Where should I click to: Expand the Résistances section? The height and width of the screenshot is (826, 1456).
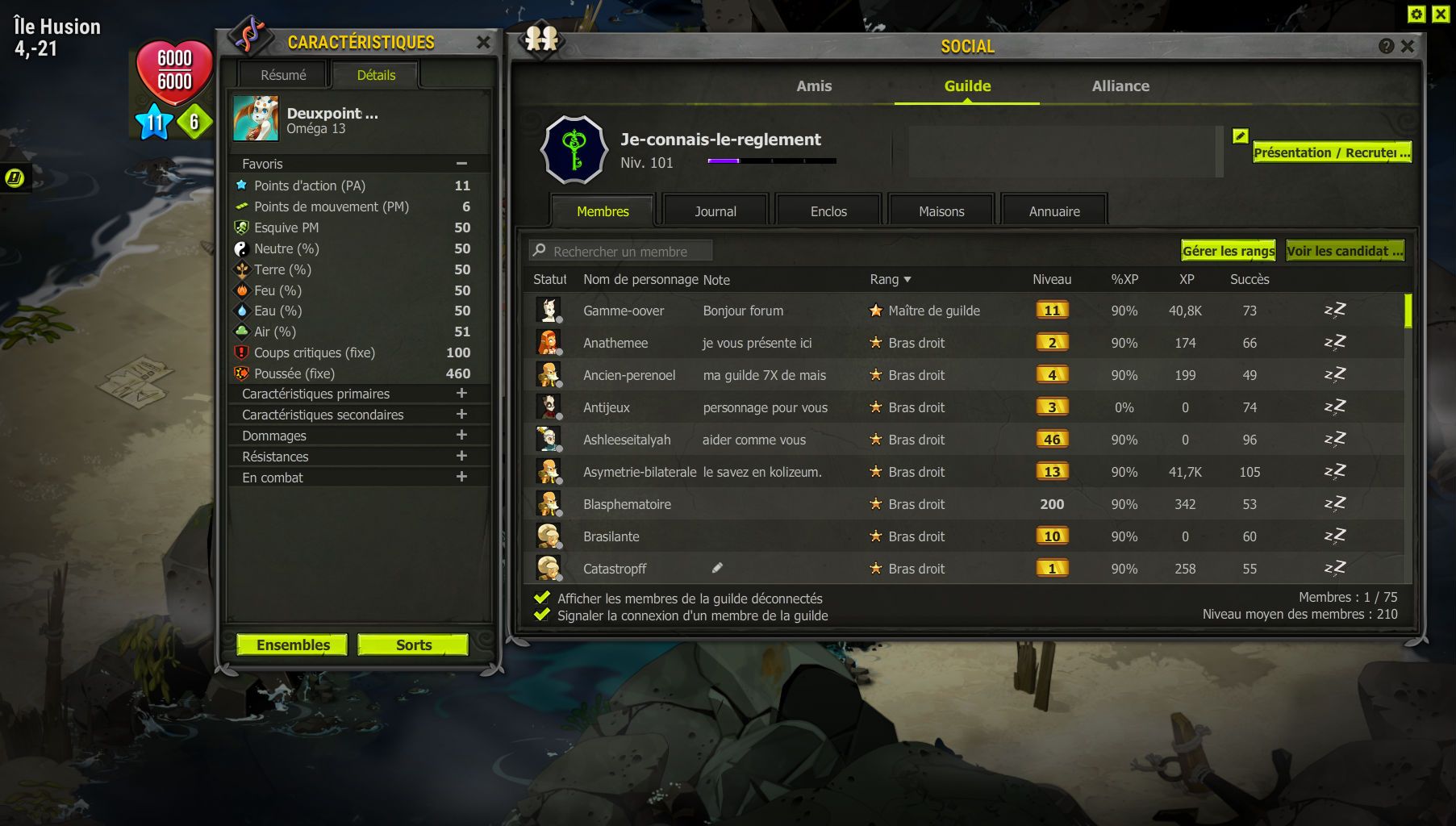tap(461, 456)
